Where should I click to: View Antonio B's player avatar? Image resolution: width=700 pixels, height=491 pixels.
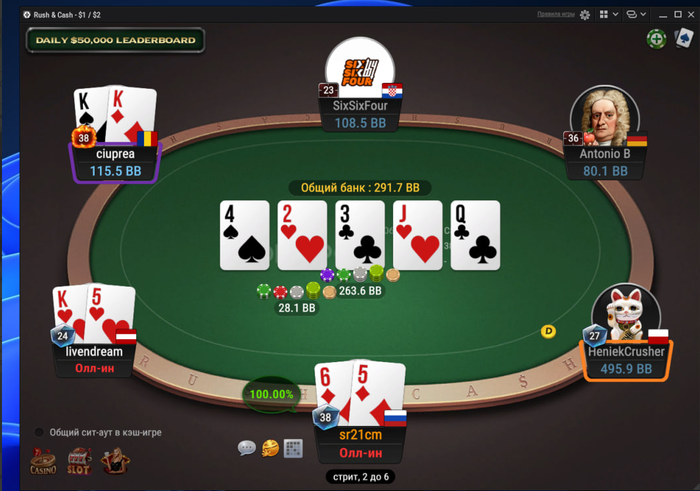(x=604, y=117)
